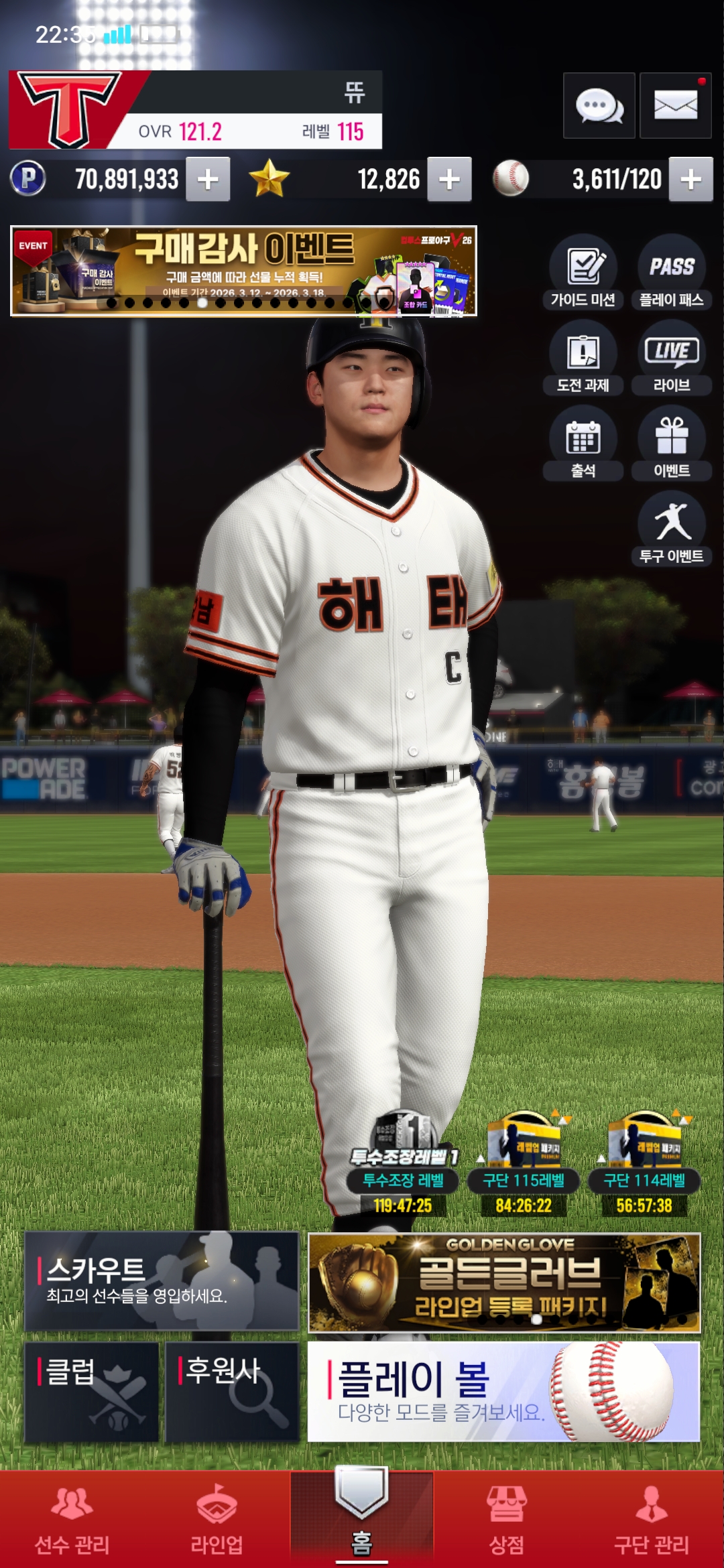Start 플레이 볼 play ball modes
The height and width of the screenshot is (1568, 724).
[503, 1391]
